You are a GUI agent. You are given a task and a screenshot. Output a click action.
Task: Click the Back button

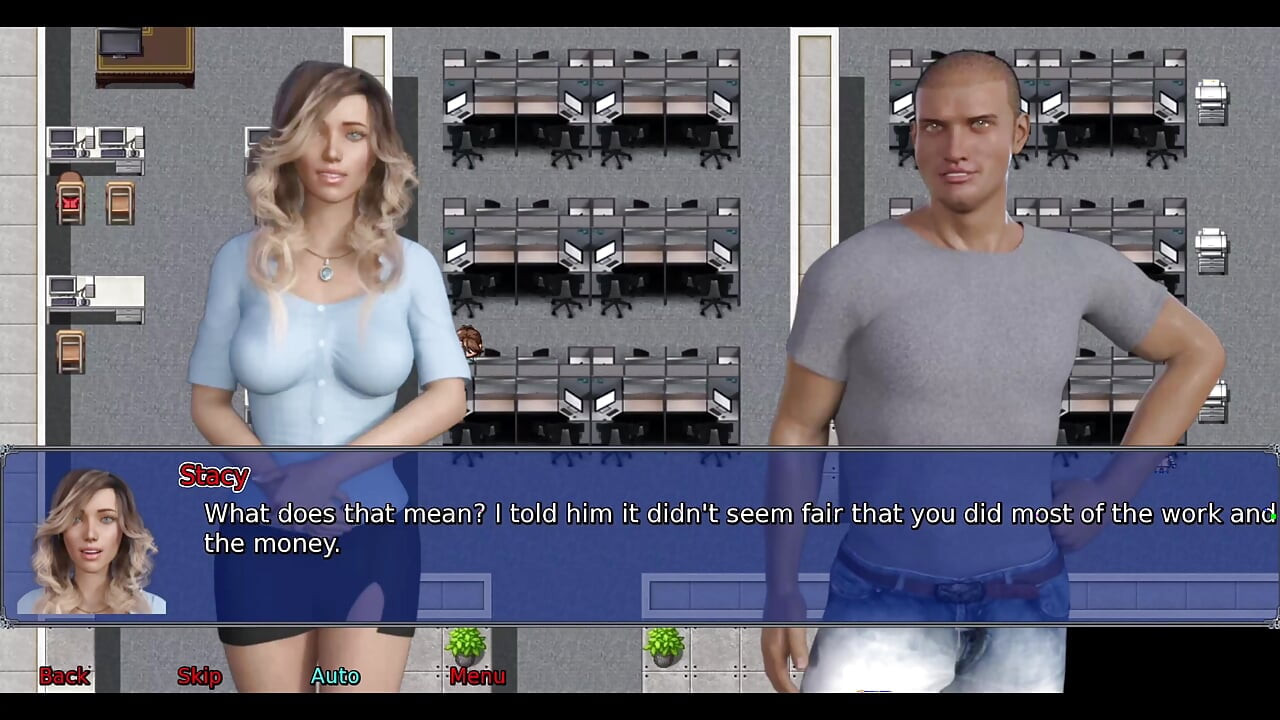point(63,676)
